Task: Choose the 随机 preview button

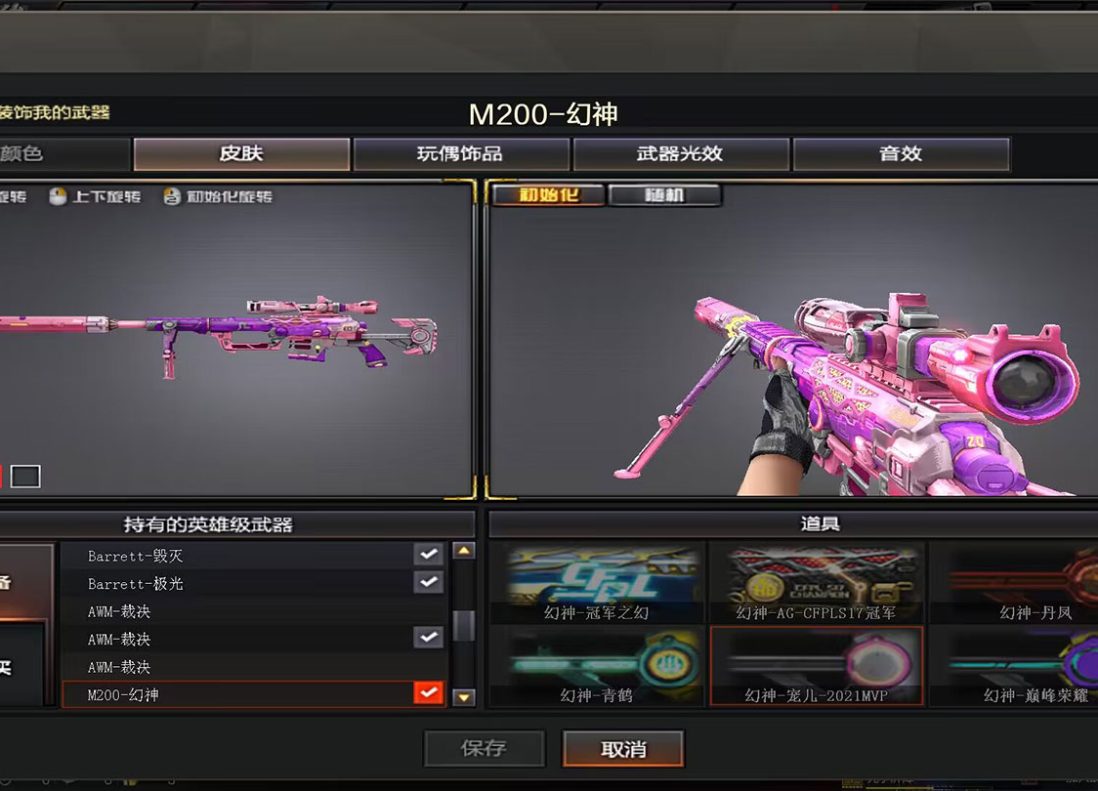Action: click(664, 195)
